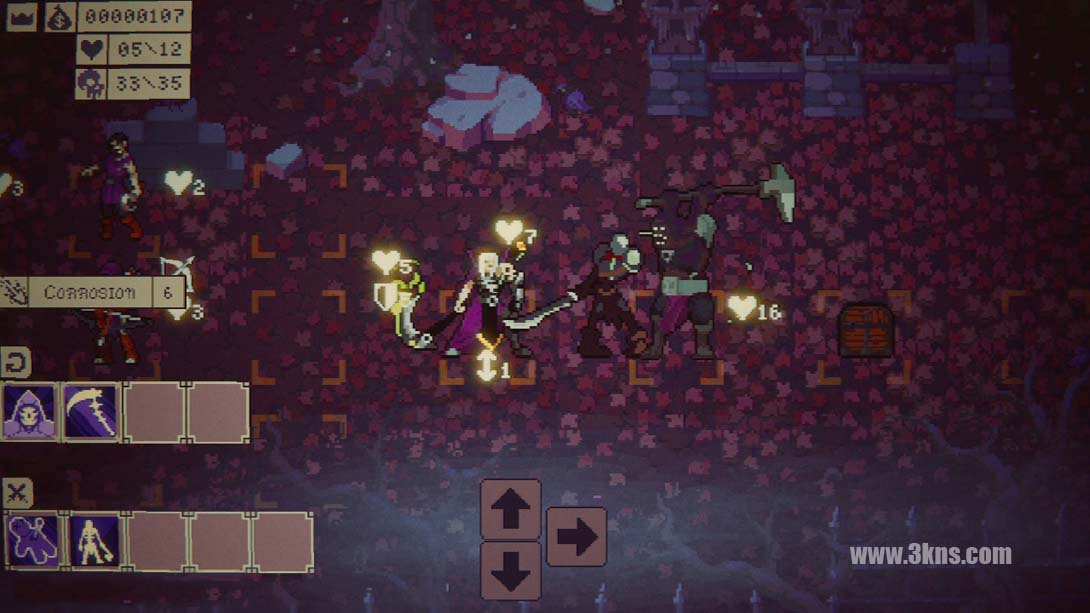Click the right arrow movement button
1090x613 pixels.
point(576,537)
